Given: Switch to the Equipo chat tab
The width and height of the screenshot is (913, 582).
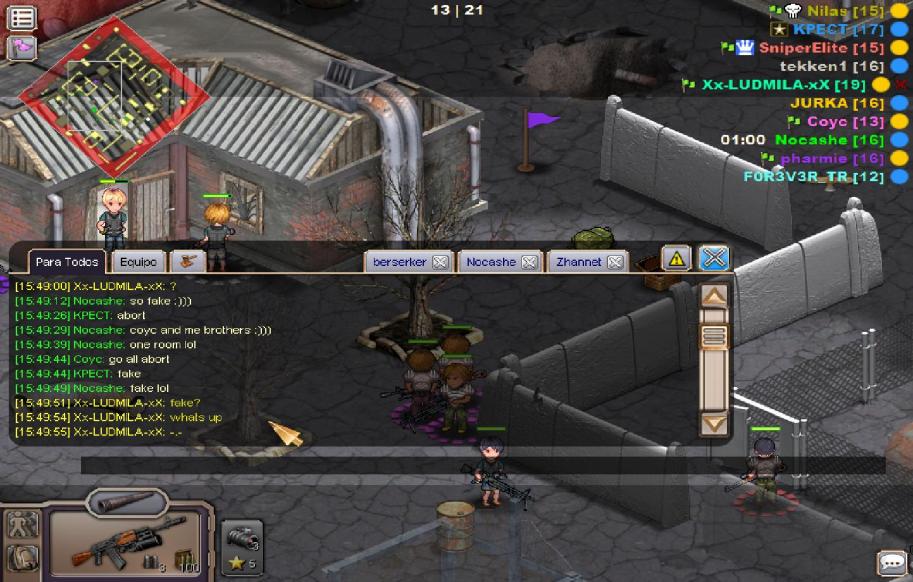Looking at the screenshot, I should 137,262.
